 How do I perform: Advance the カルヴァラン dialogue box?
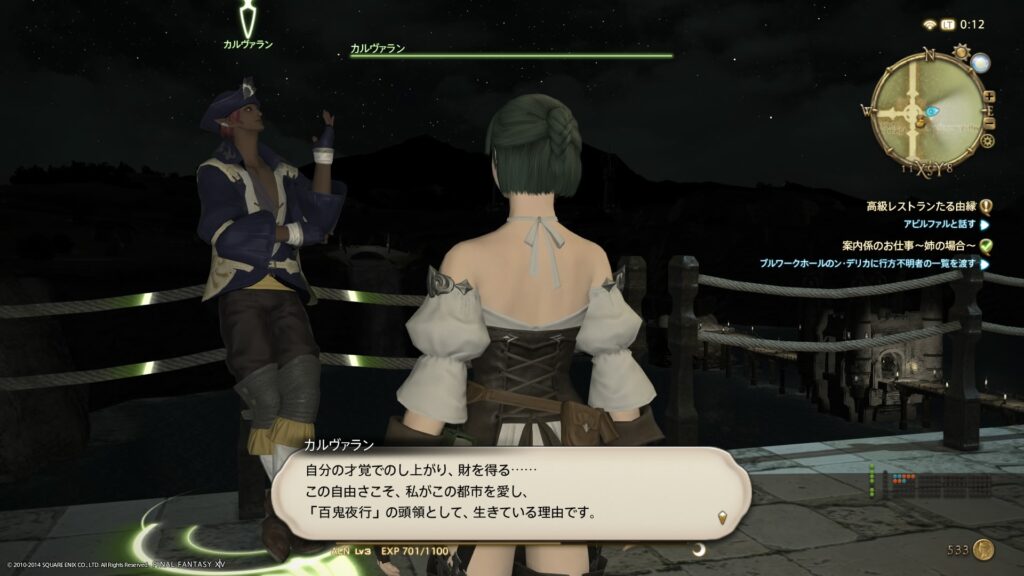click(x=510, y=492)
